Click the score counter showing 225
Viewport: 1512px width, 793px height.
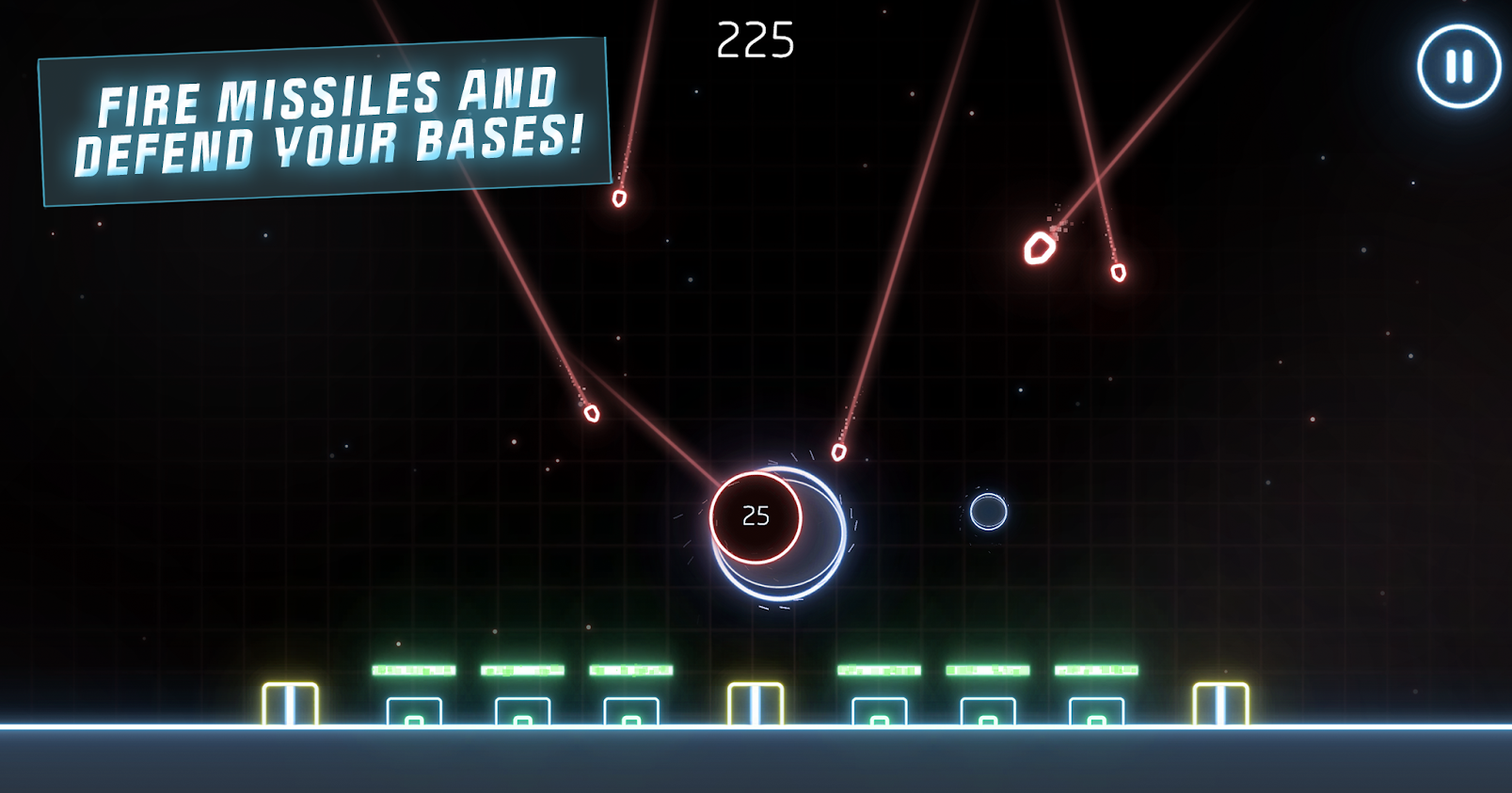tap(756, 40)
